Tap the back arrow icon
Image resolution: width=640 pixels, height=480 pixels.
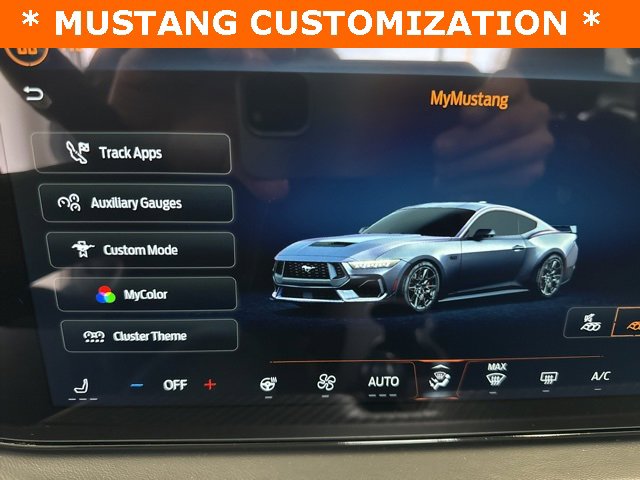35,95
